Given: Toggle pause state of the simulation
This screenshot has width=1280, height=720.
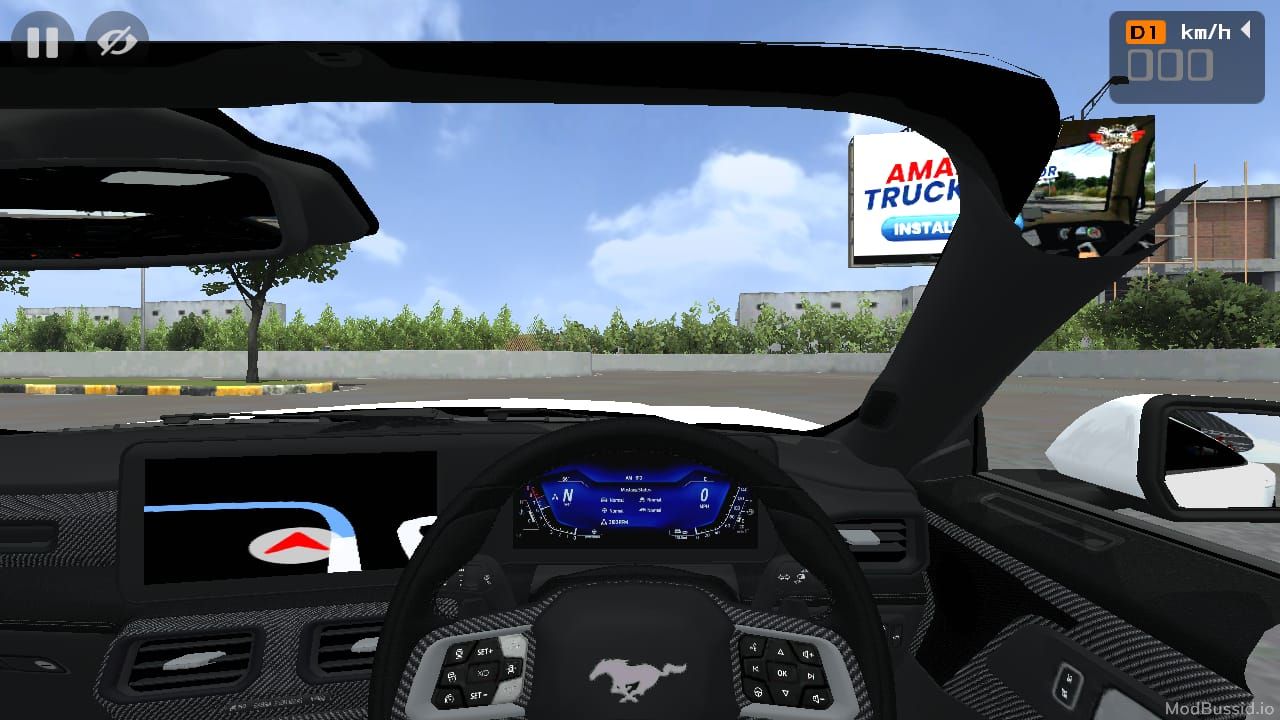Looking at the screenshot, I should tap(43, 42).
